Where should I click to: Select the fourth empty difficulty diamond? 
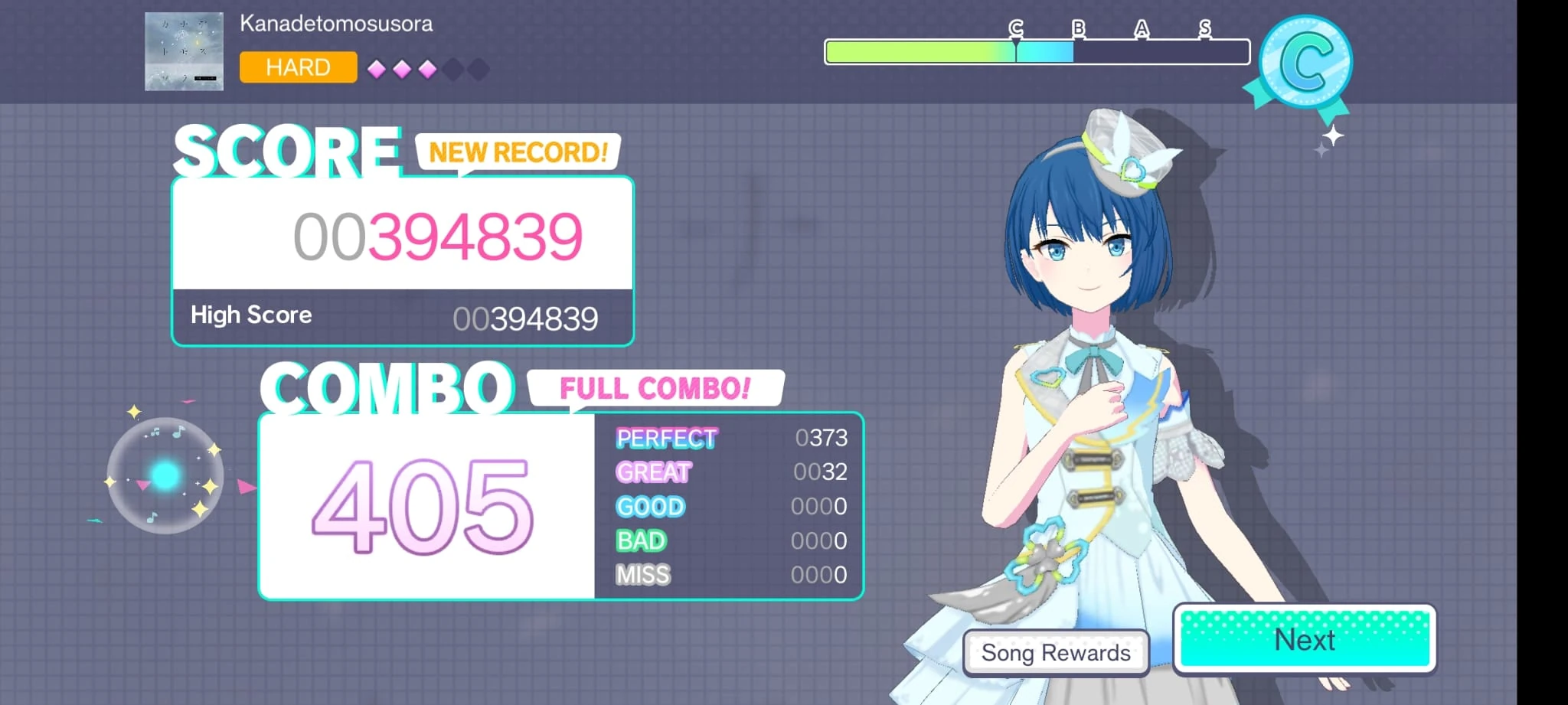point(452,69)
